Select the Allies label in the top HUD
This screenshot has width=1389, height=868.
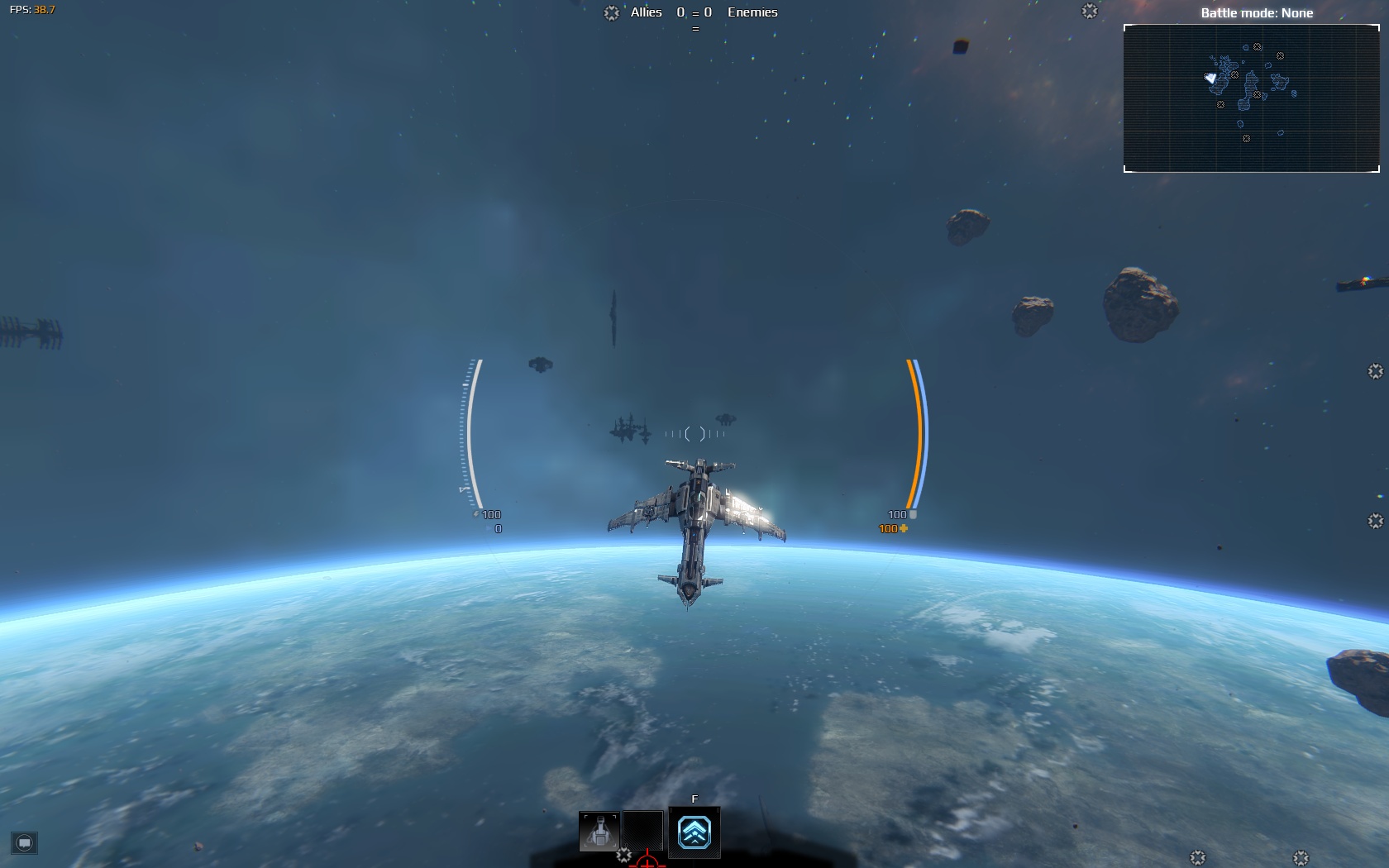(x=644, y=12)
